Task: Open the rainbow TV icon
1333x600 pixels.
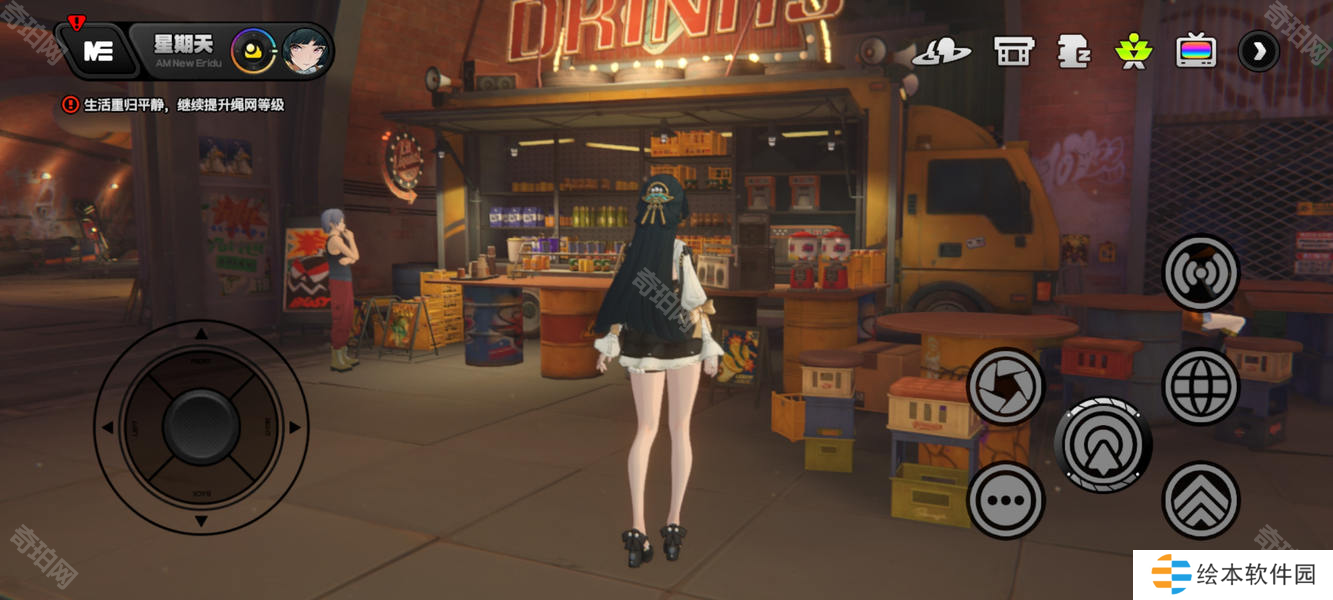Action: 1195,50
